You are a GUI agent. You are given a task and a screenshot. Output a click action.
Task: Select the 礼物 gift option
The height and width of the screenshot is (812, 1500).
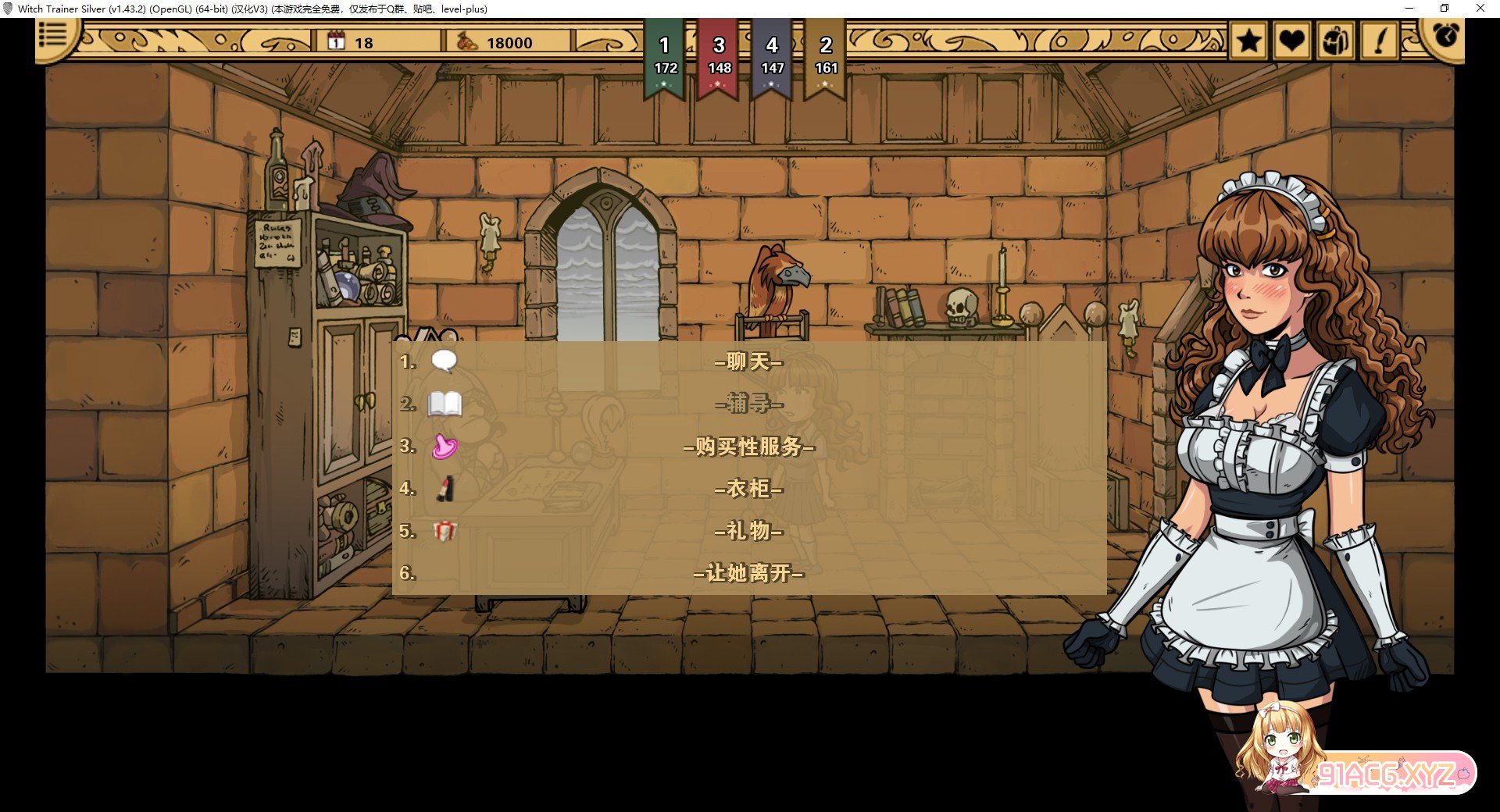(x=748, y=531)
